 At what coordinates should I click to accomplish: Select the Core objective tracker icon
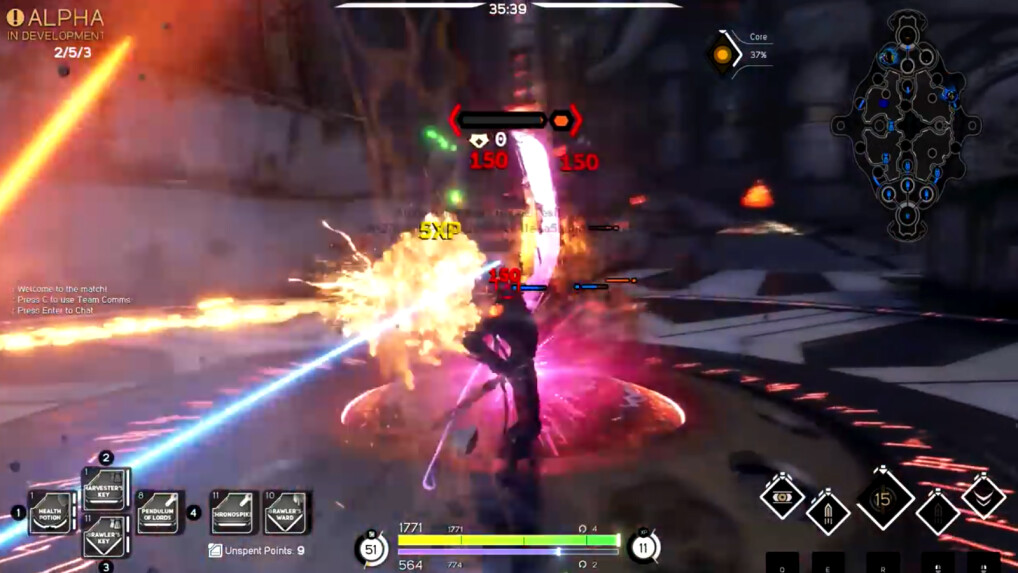tap(722, 54)
